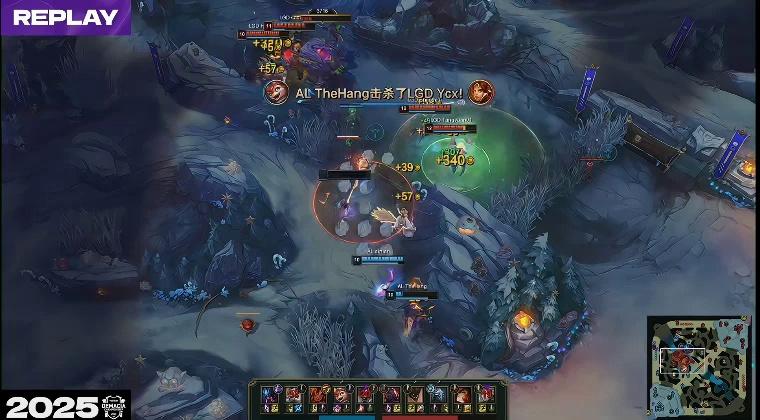Click the minimap
The width and height of the screenshot is (760, 420).
(x=699, y=365)
